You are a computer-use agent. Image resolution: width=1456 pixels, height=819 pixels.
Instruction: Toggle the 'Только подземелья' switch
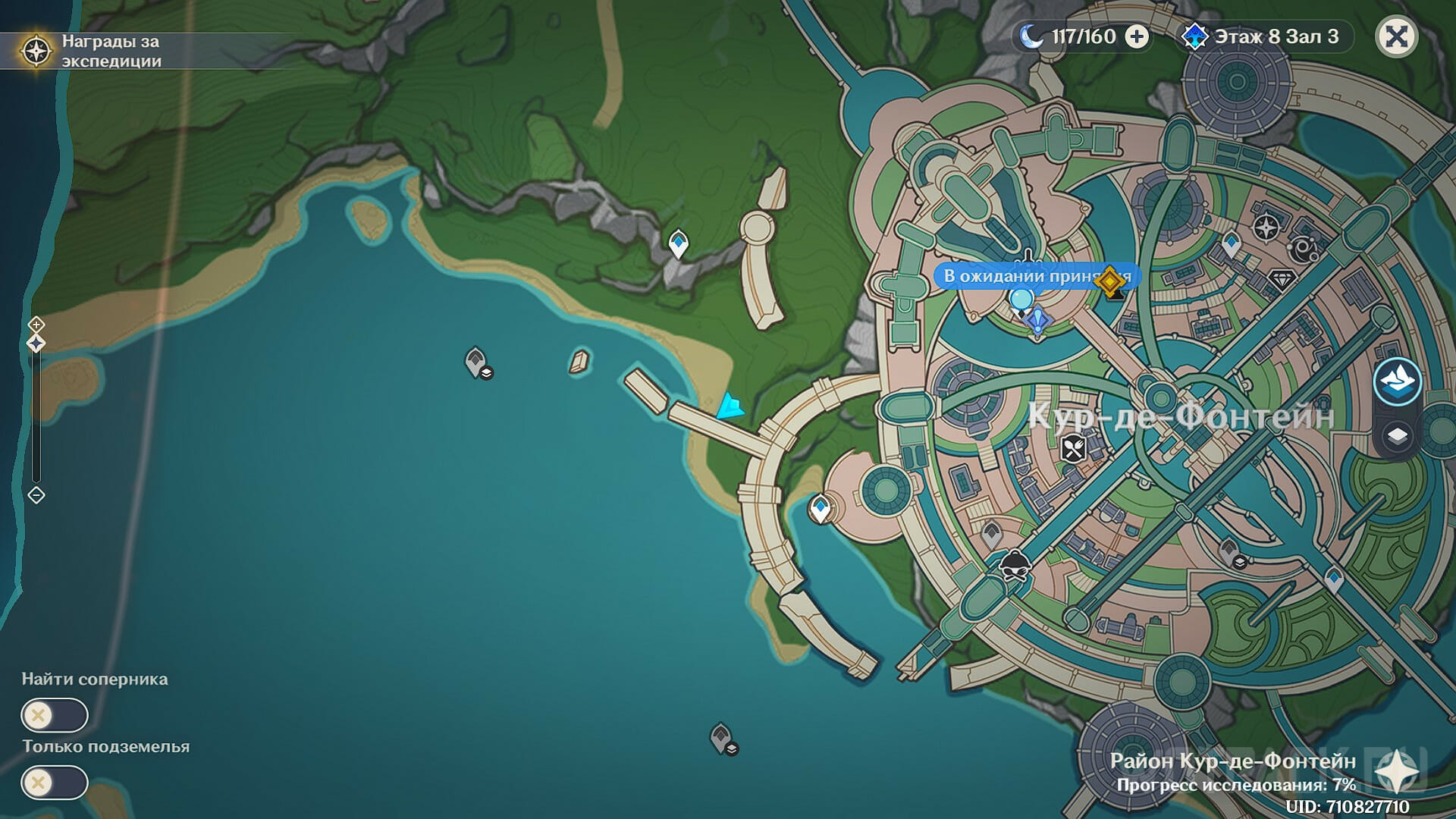coord(55,783)
